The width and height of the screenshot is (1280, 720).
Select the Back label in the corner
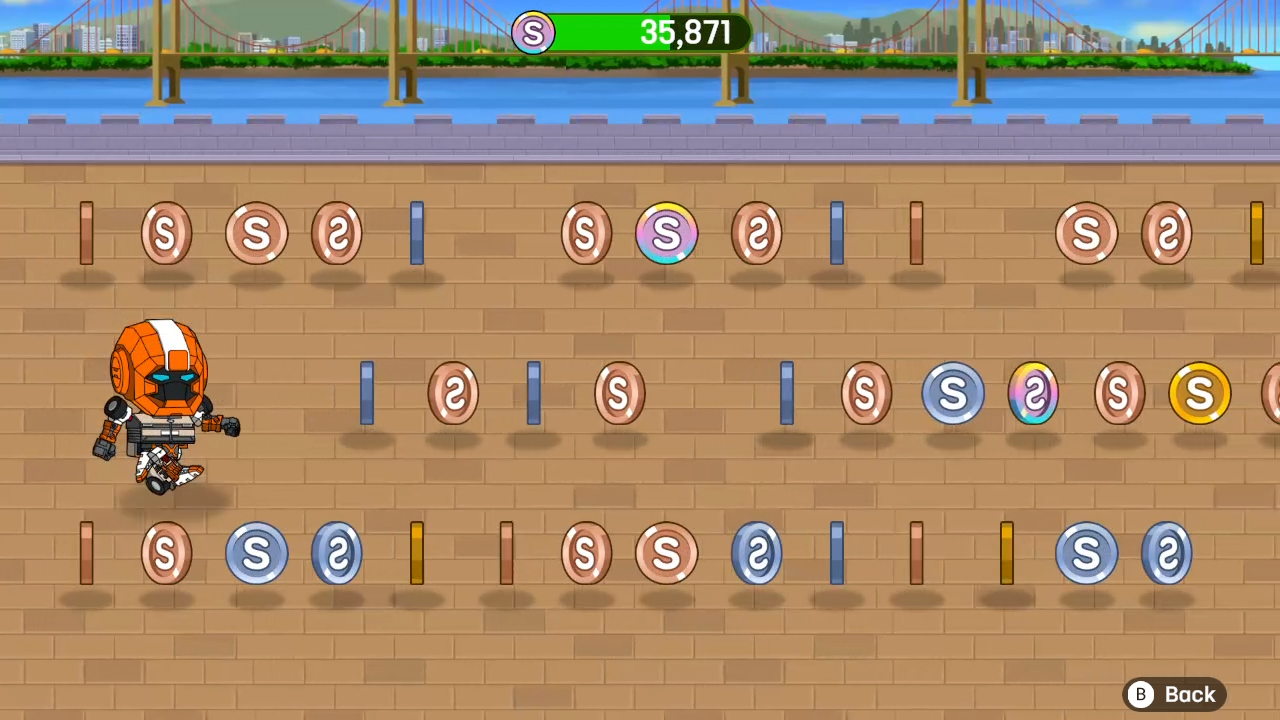[x=1190, y=694]
